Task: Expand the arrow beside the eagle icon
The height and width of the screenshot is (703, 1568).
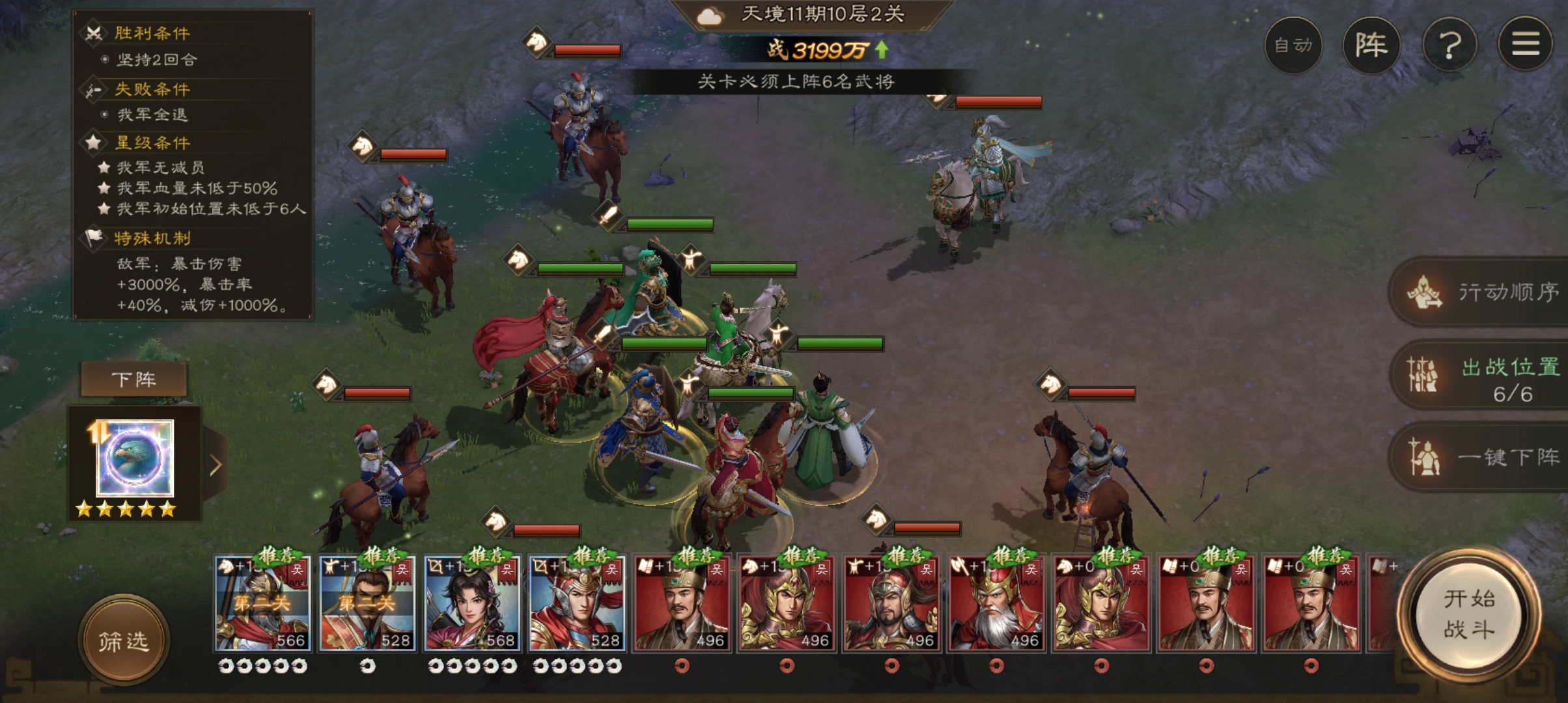Action: click(x=216, y=465)
